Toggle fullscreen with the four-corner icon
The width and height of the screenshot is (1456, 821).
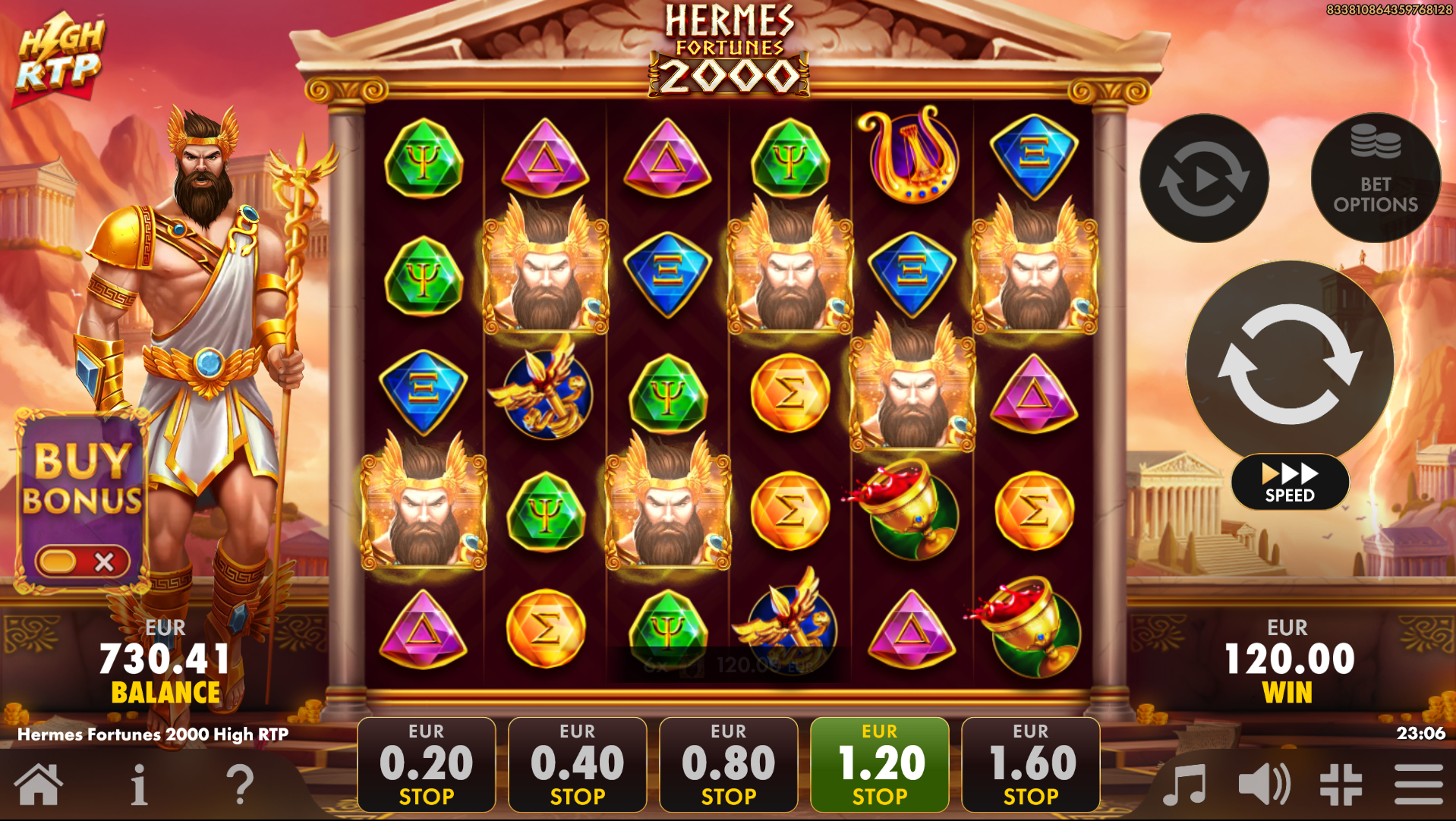click(x=1341, y=785)
